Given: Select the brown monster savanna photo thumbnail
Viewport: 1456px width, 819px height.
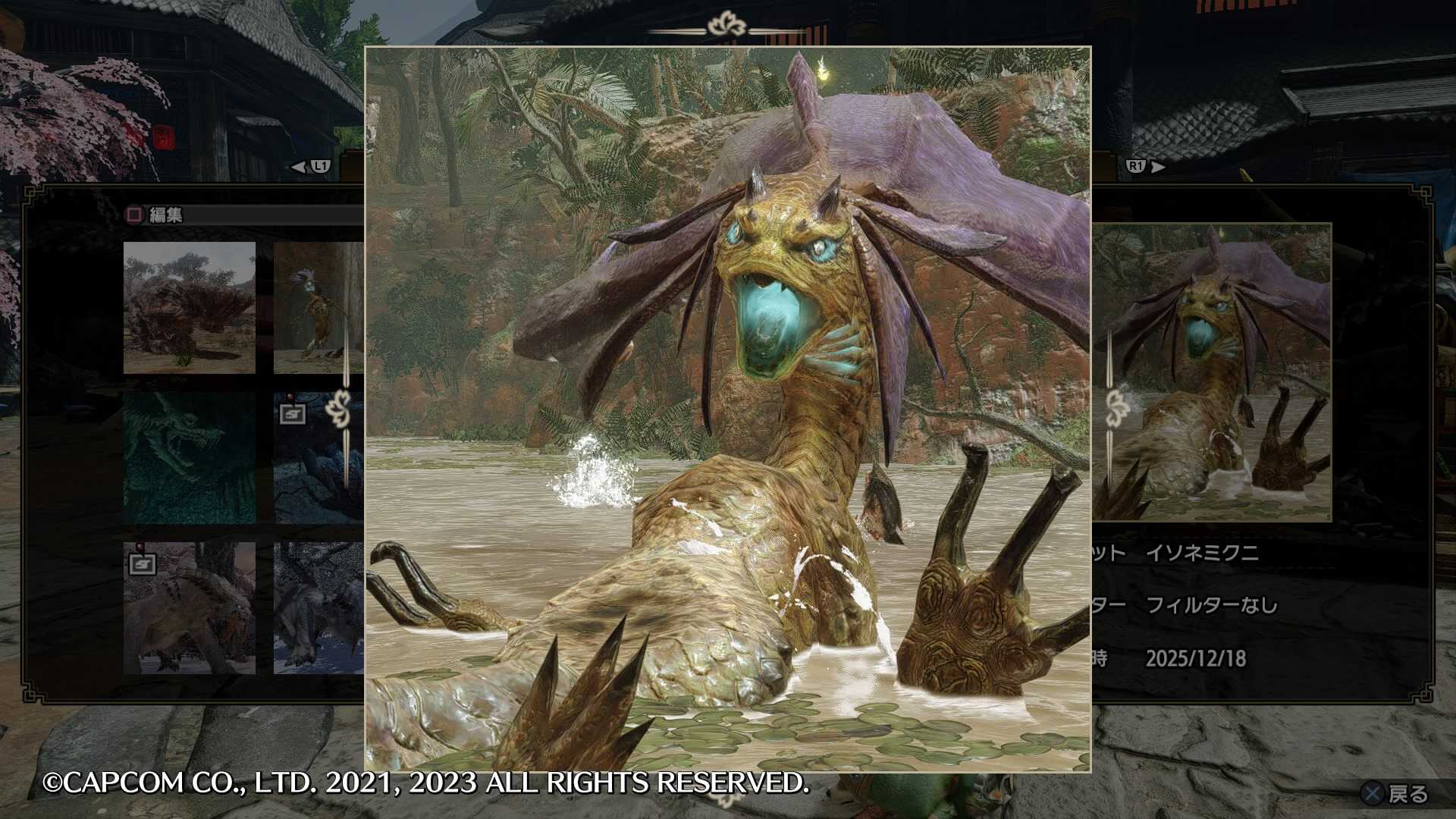Looking at the screenshot, I should coord(189,307).
